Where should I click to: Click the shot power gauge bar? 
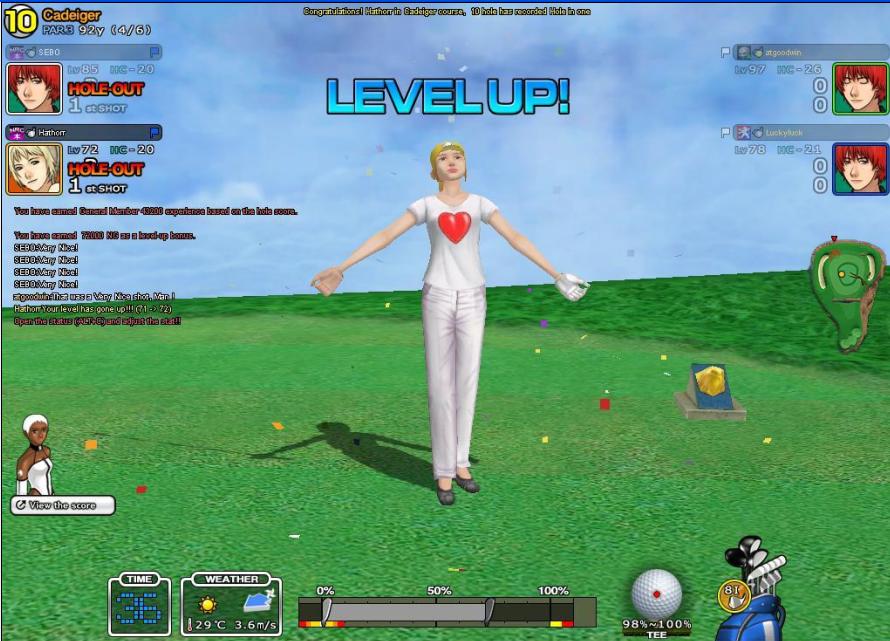(446, 612)
